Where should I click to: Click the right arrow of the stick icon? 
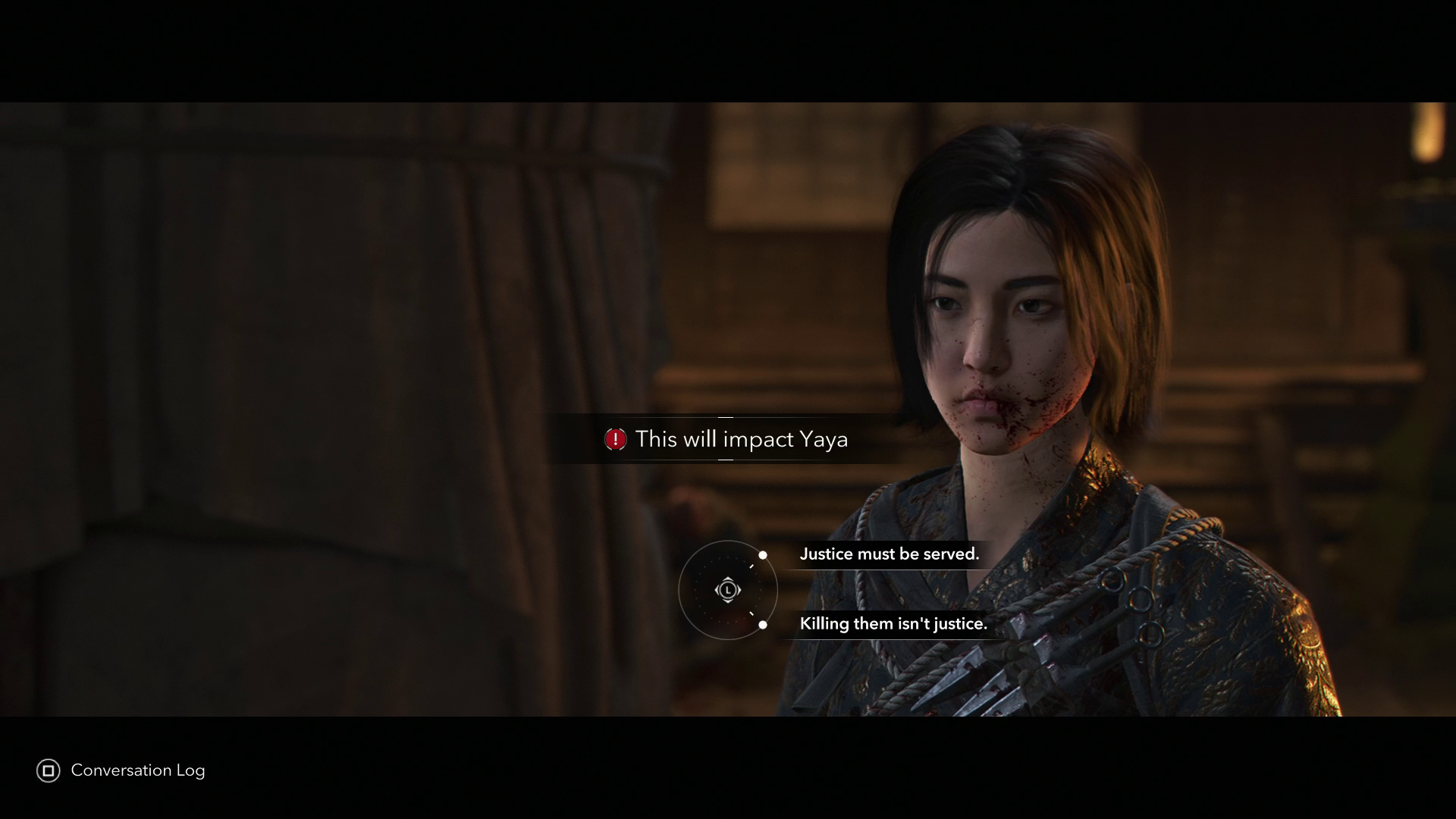pyautogui.click(x=738, y=589)
